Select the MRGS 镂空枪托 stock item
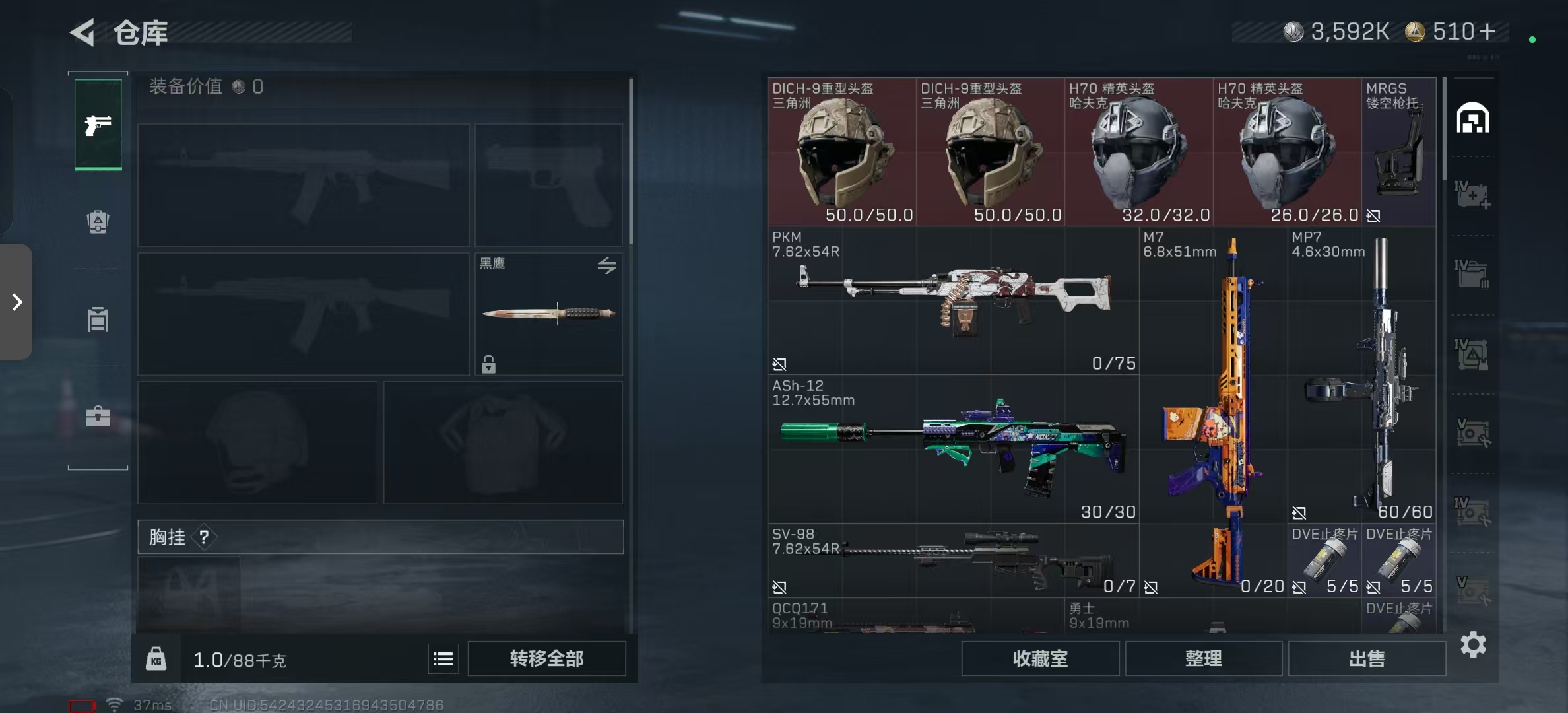 (x=1398, y=152)
